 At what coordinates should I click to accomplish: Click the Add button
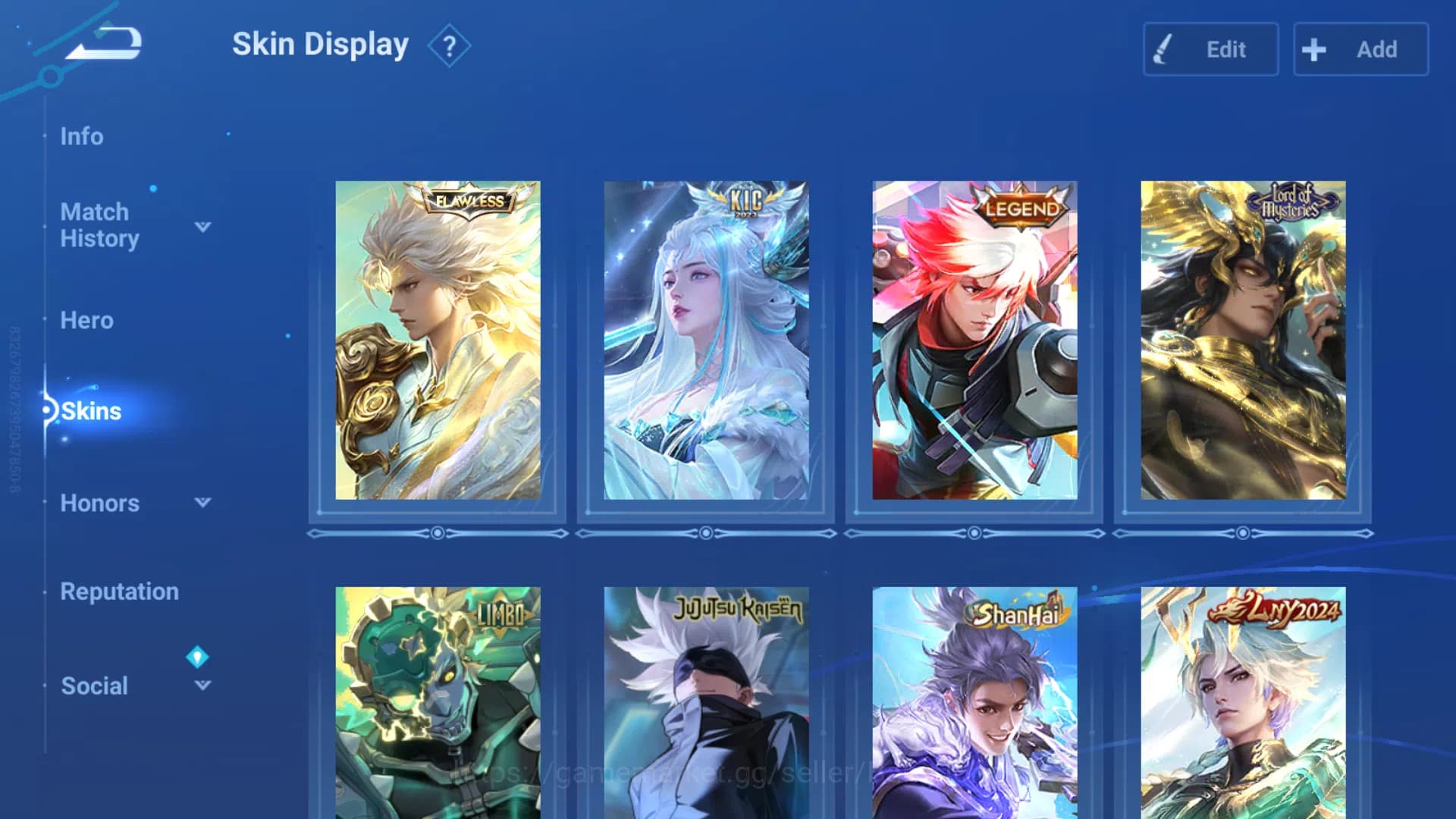pos(1360,49)
